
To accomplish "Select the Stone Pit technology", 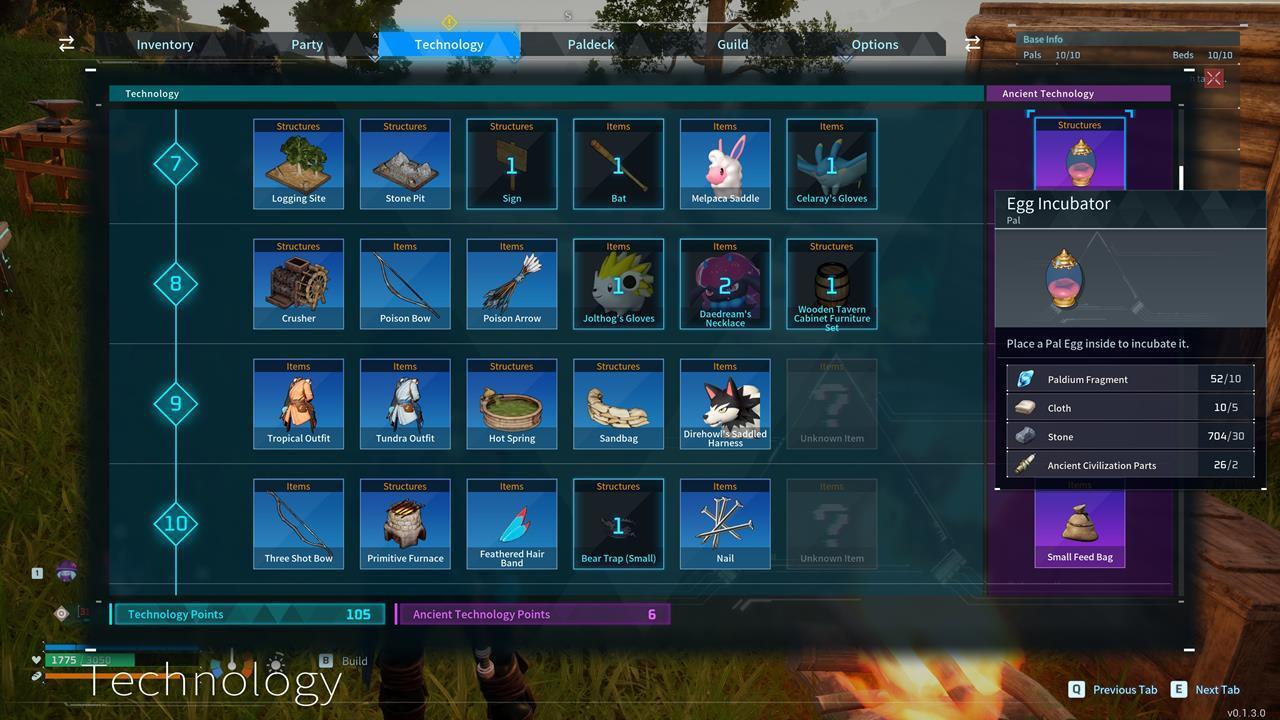I will (404, 163).
